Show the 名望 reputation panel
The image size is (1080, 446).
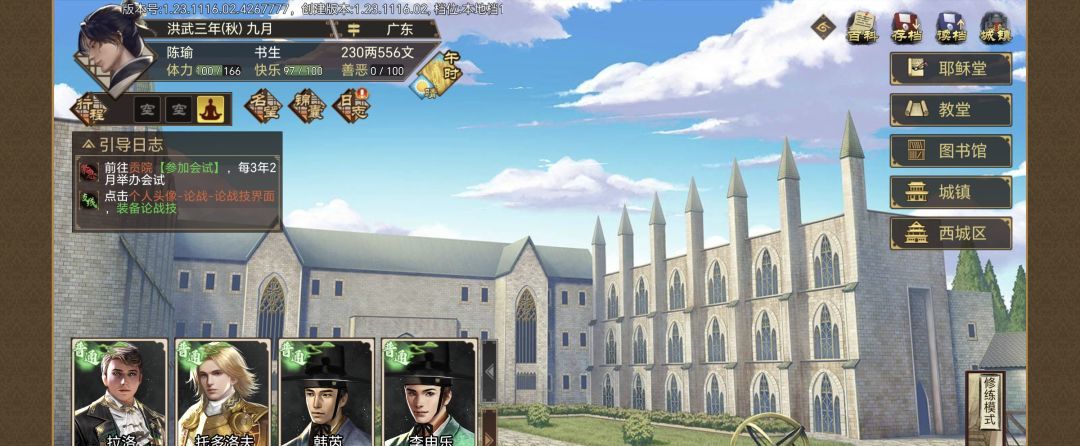point(264,106)
